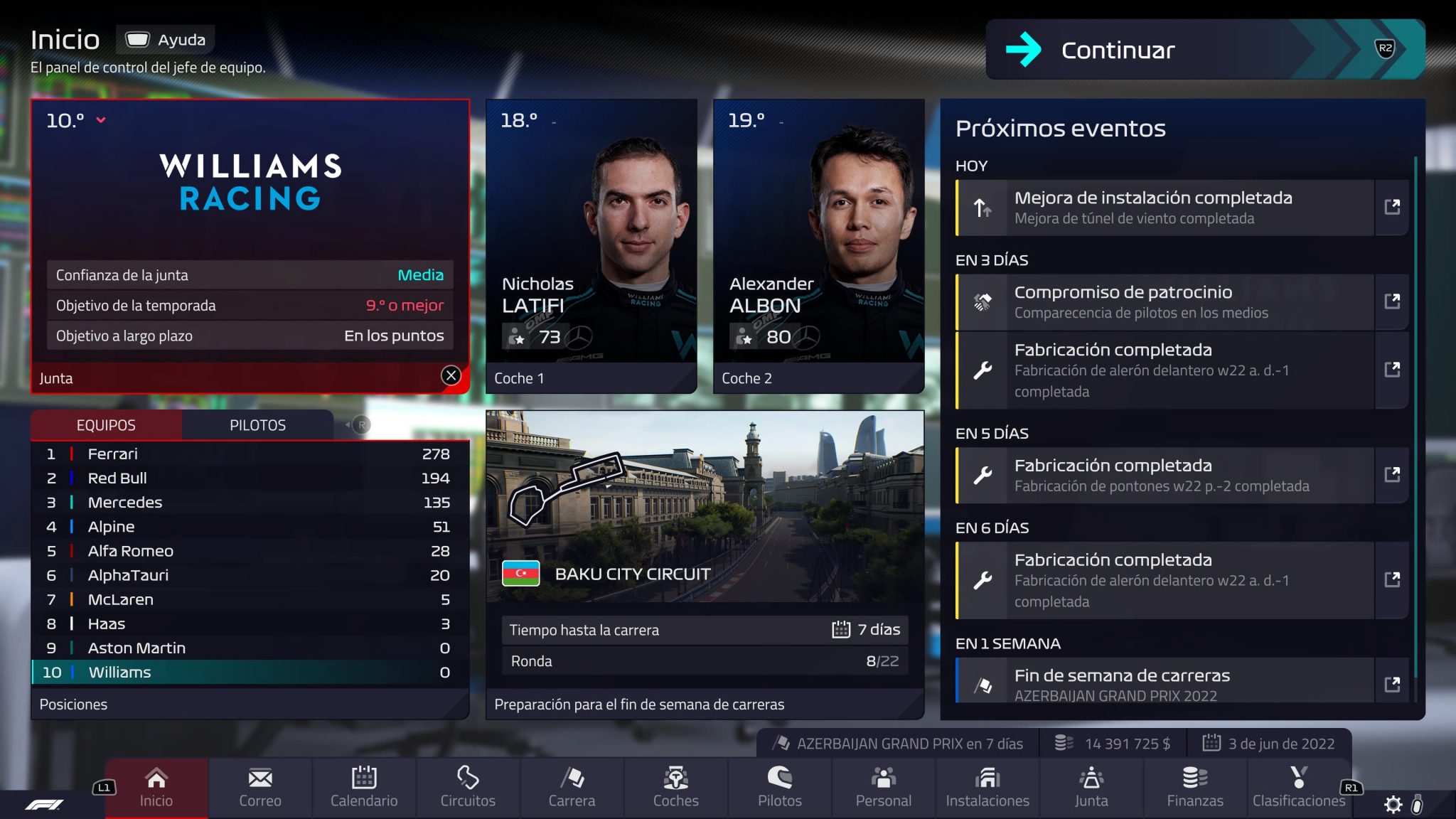Image resolution: width=1456 pixels, height=819 pixels.
Task: Expand the team position dropdown arrow
Action: tap(102, 119)
